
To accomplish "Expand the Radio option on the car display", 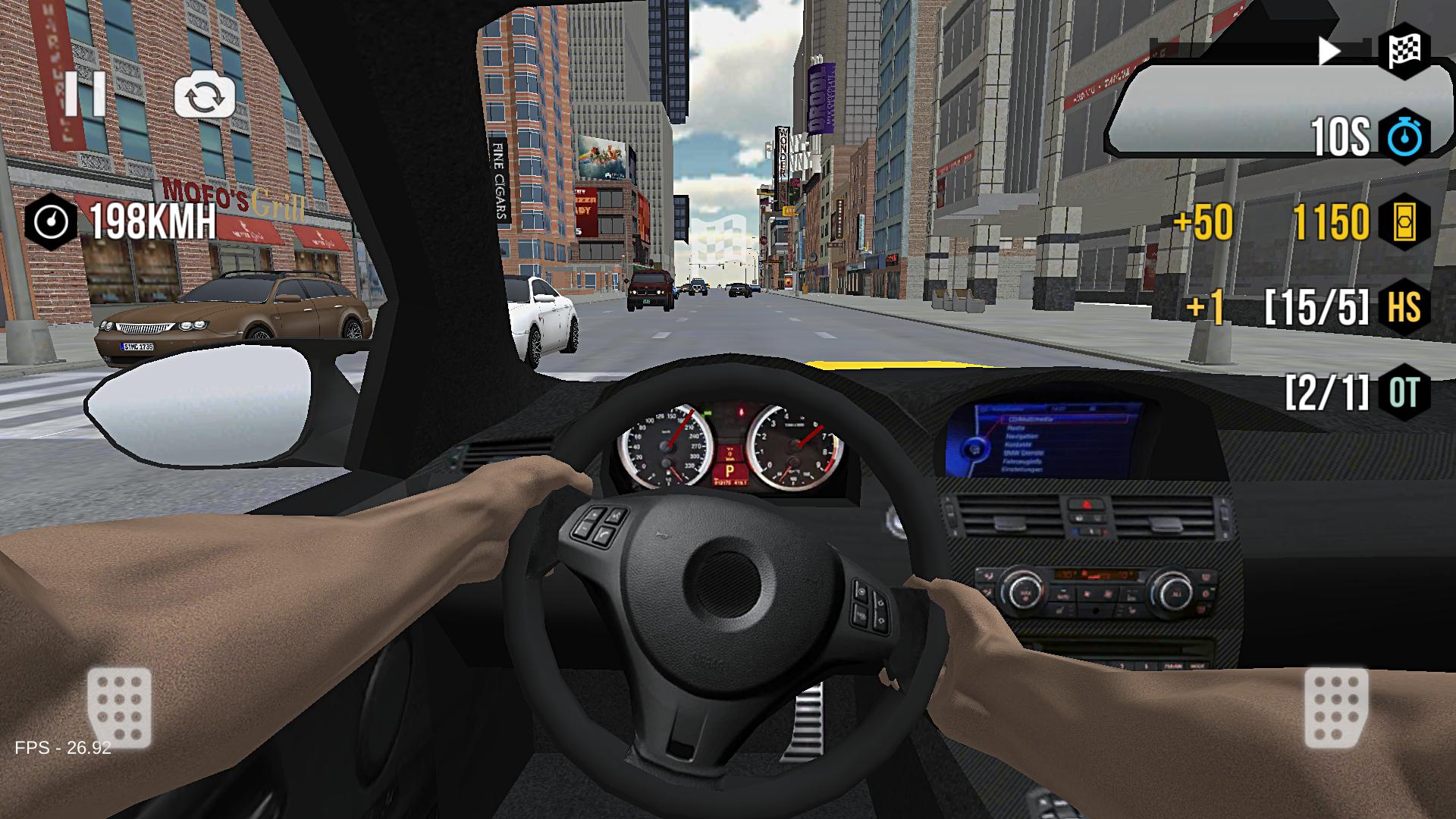I will pos(1016,428).
